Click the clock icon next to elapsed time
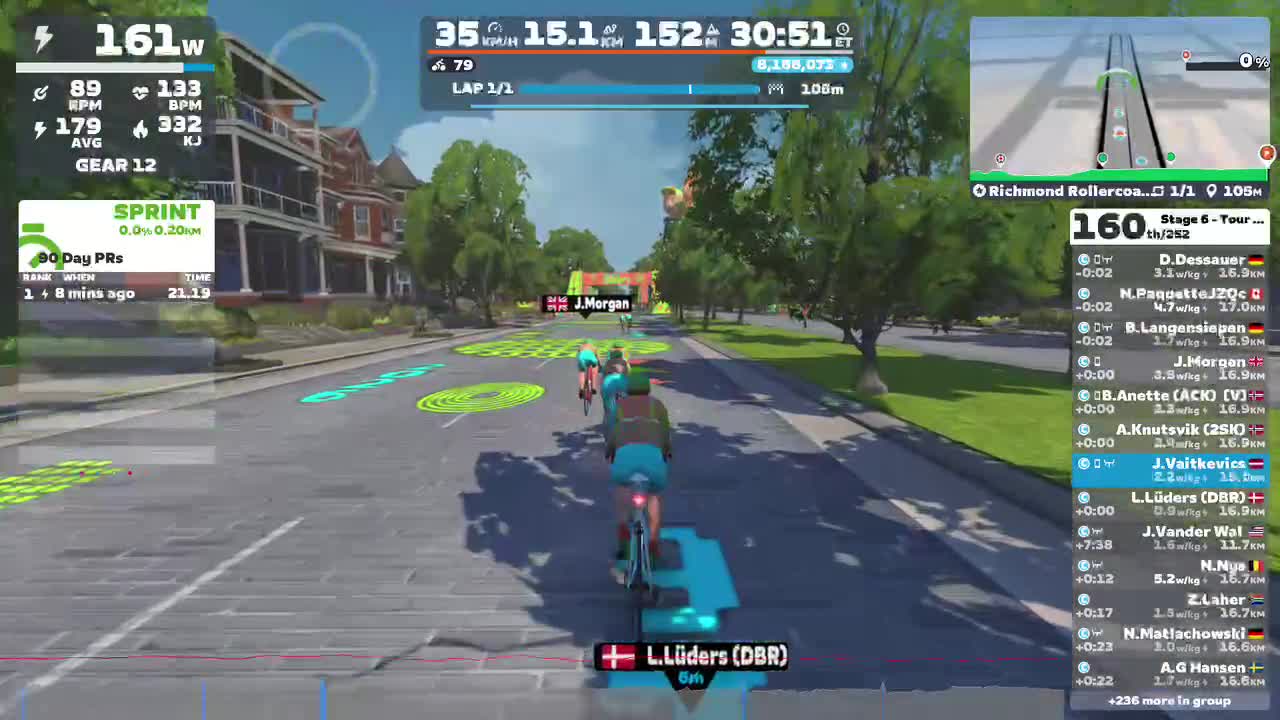Image resolution: width=1280 pixels, height=720 pixels. (843, 31)
